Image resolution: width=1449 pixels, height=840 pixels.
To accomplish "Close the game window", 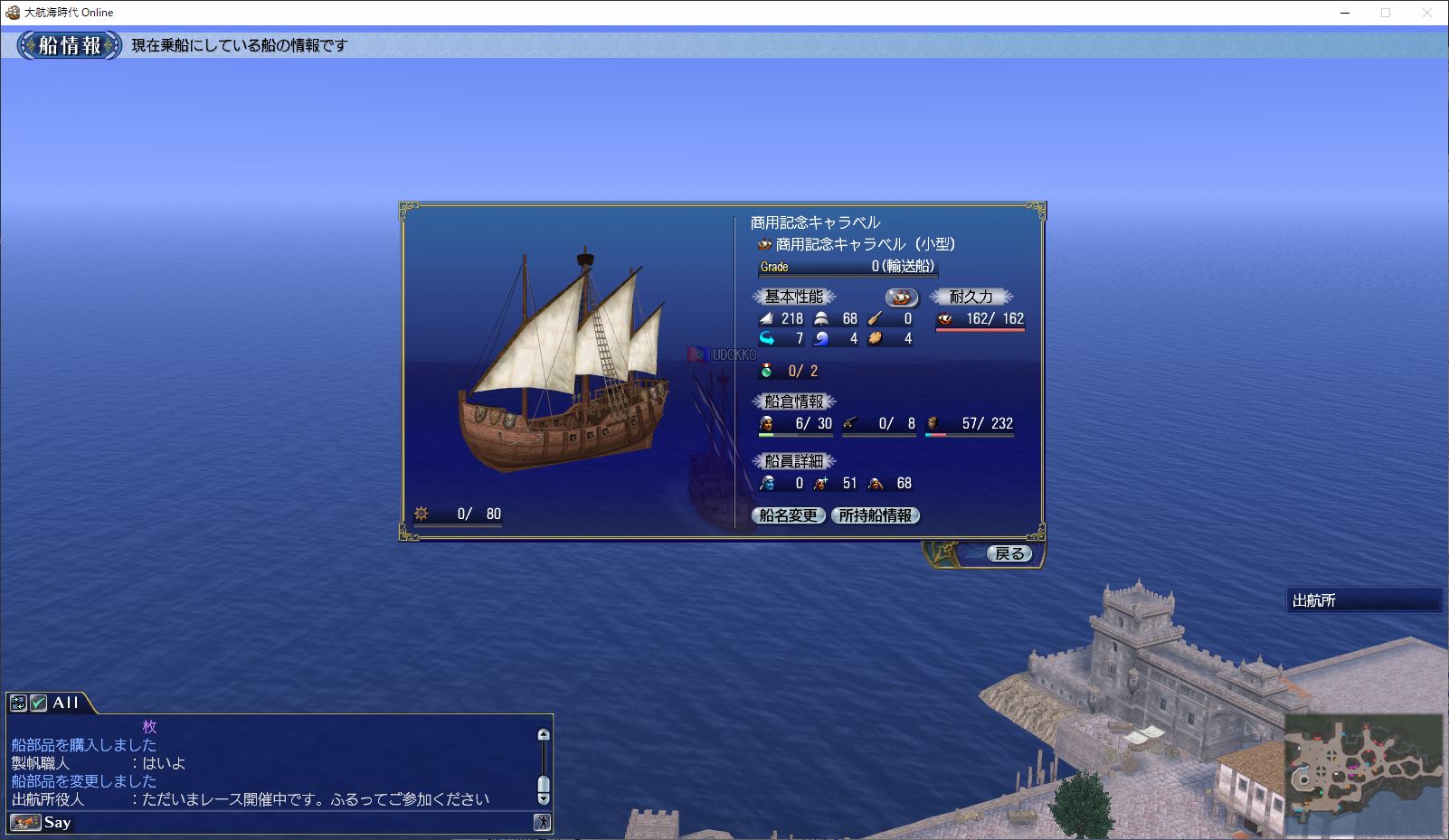I will coord(1427,13).
